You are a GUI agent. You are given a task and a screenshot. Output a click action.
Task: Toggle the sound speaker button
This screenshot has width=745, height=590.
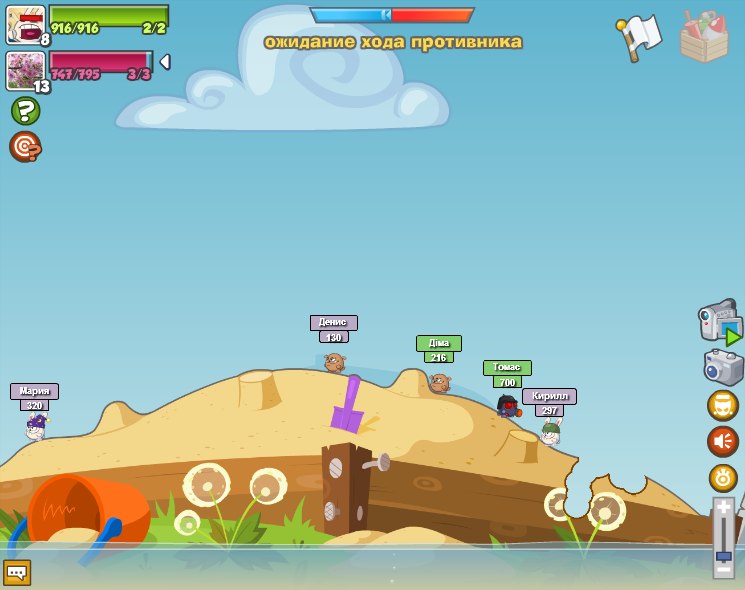click(x=723, y=441)
